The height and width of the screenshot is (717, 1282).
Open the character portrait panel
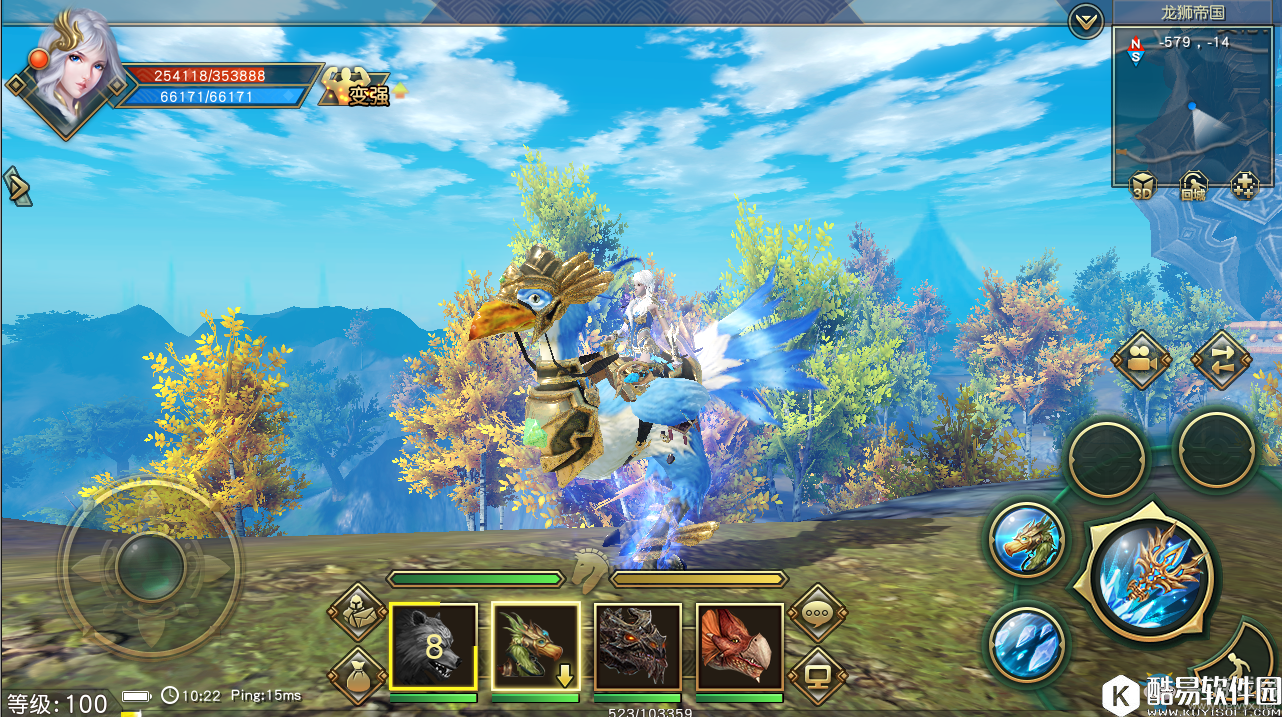(71, 70)
